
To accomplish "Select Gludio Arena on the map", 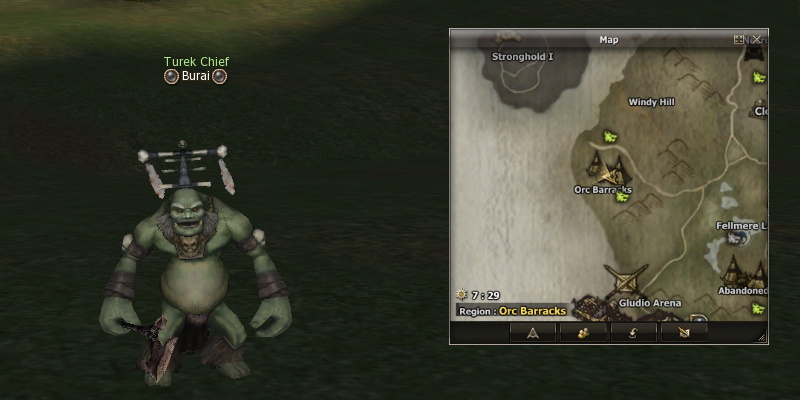I will click(649, 303).
